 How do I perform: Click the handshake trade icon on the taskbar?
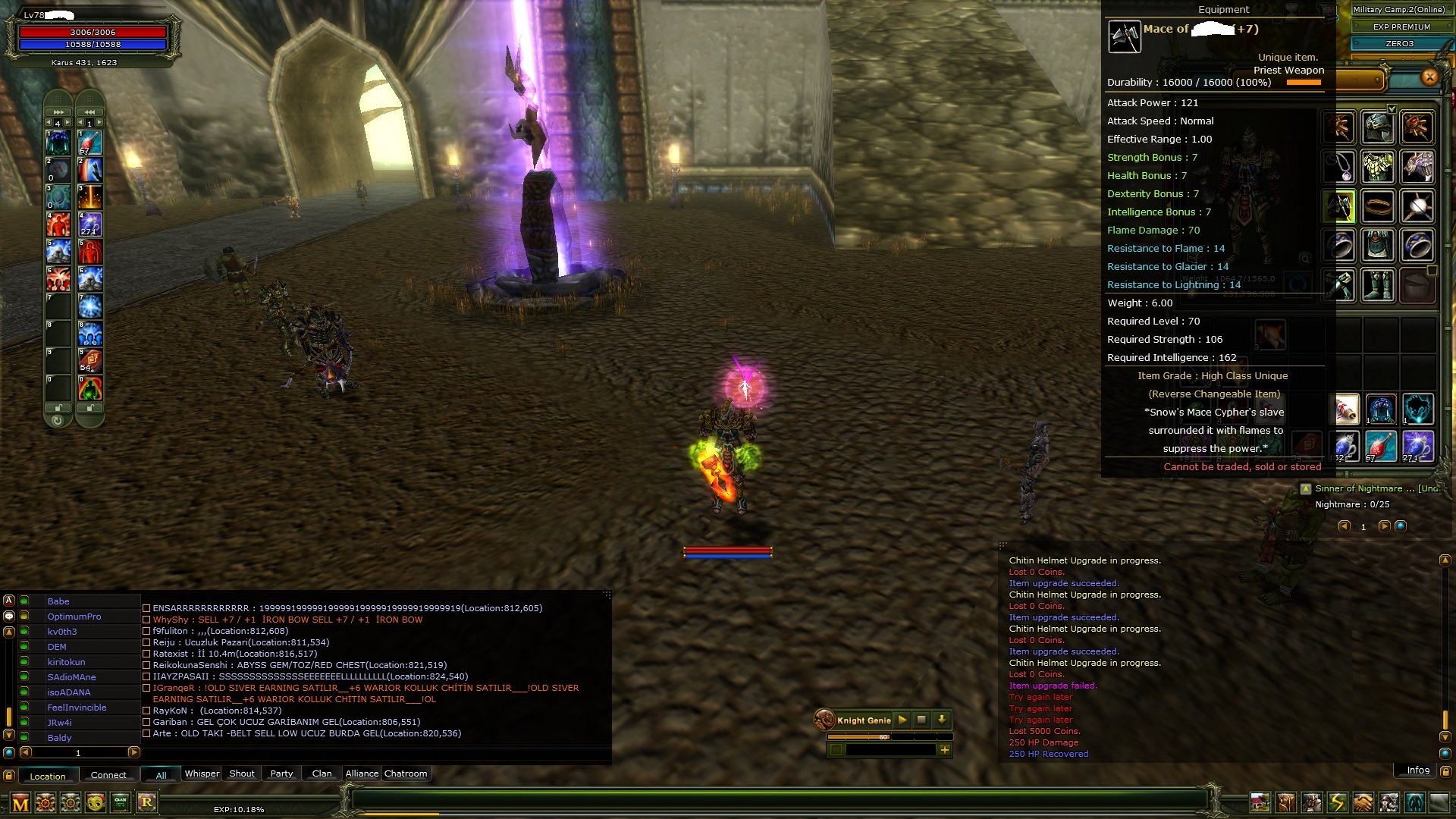point(1362,803)
